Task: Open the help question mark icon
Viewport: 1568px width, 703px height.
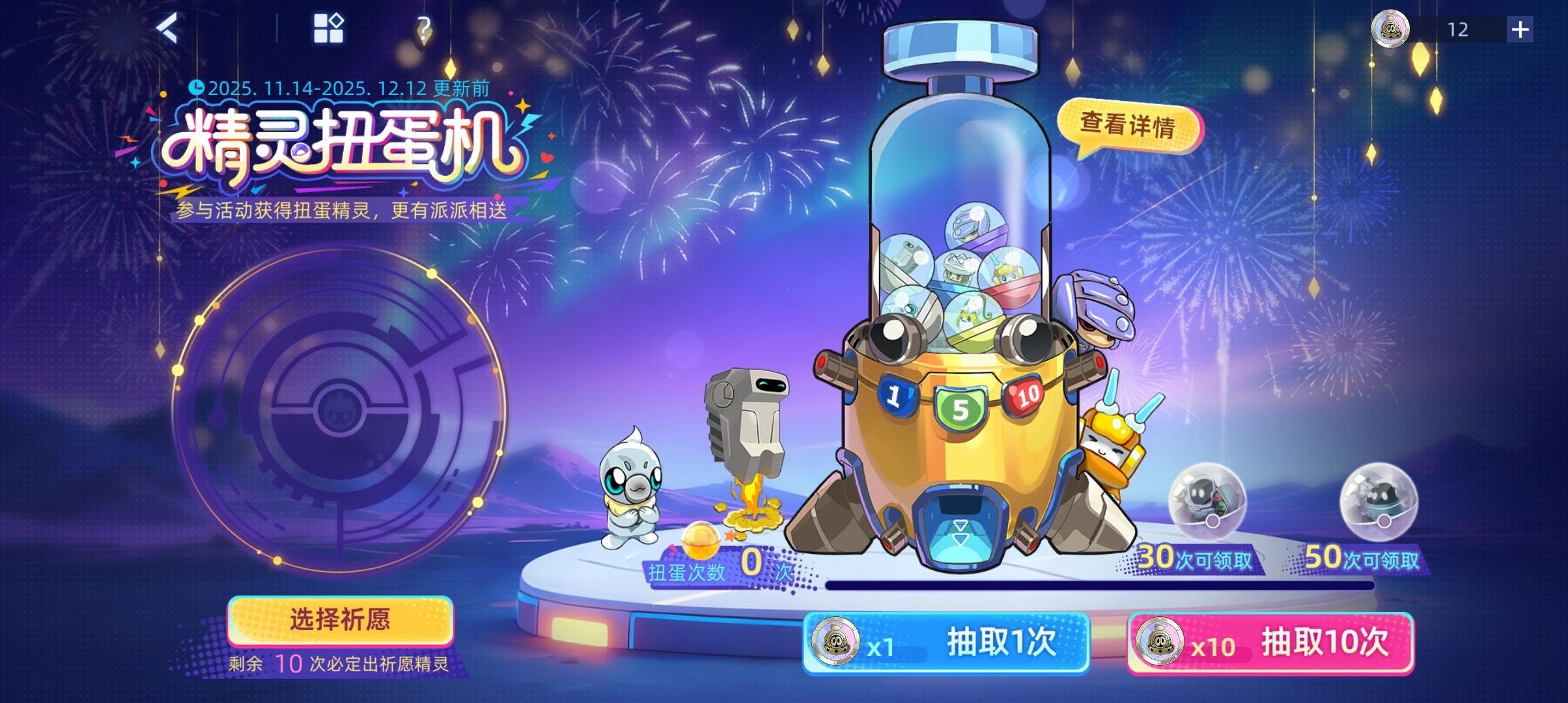Action: click(x=425, y=27)
